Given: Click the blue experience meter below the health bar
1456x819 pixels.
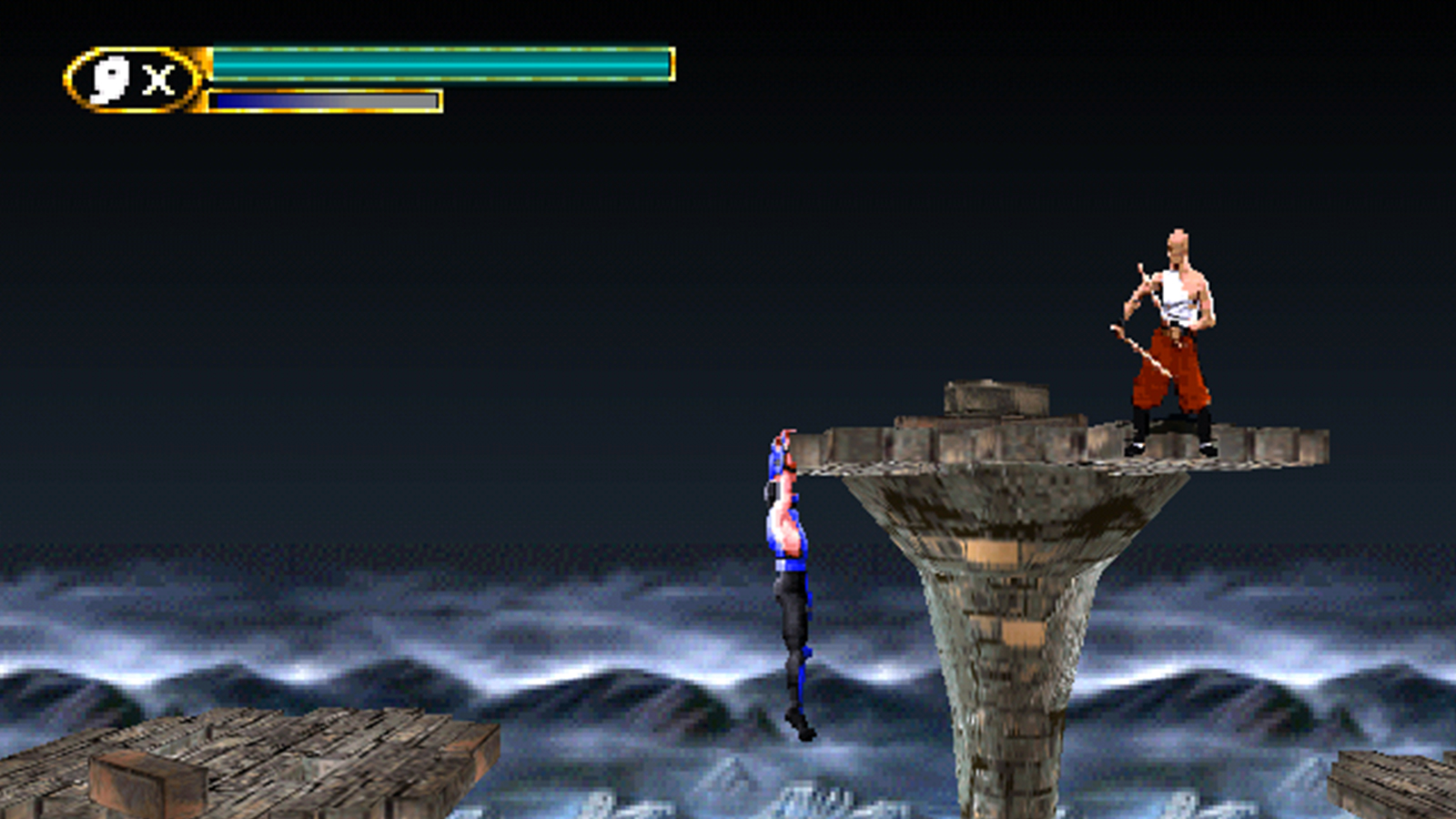Looking at the screenshot, I should click(273, 100).
